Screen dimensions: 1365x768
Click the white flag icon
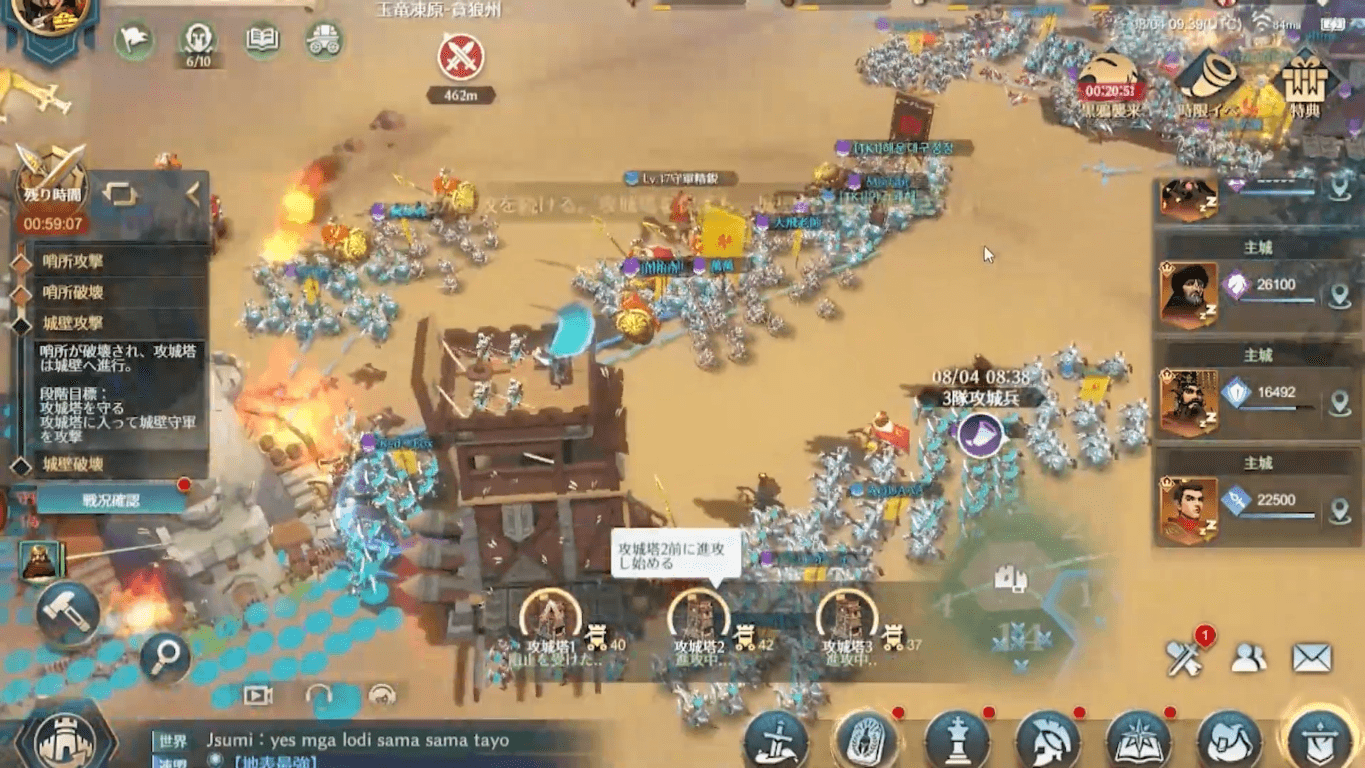point(134,40)
